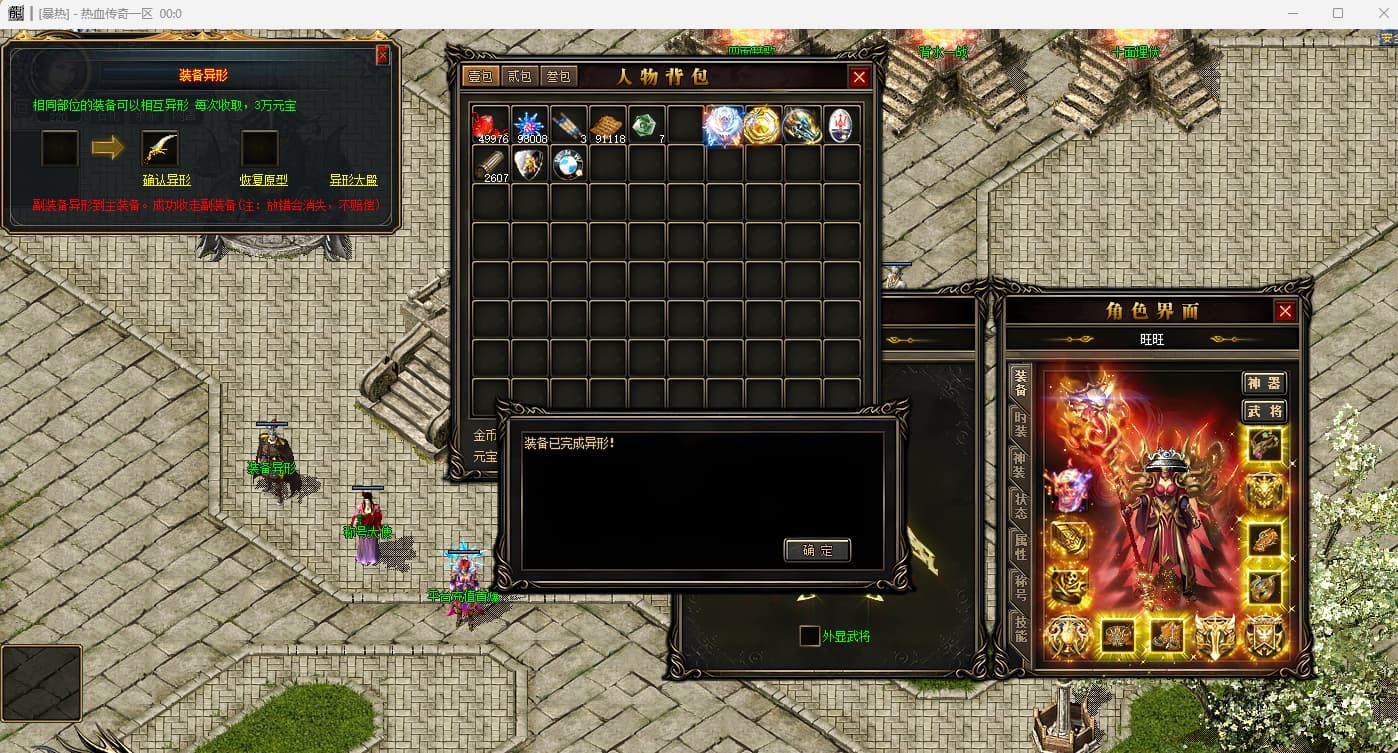The image size is (1398, 753).
Task: Select the 壹包 bag tab
Action: (x=480, y=76)
